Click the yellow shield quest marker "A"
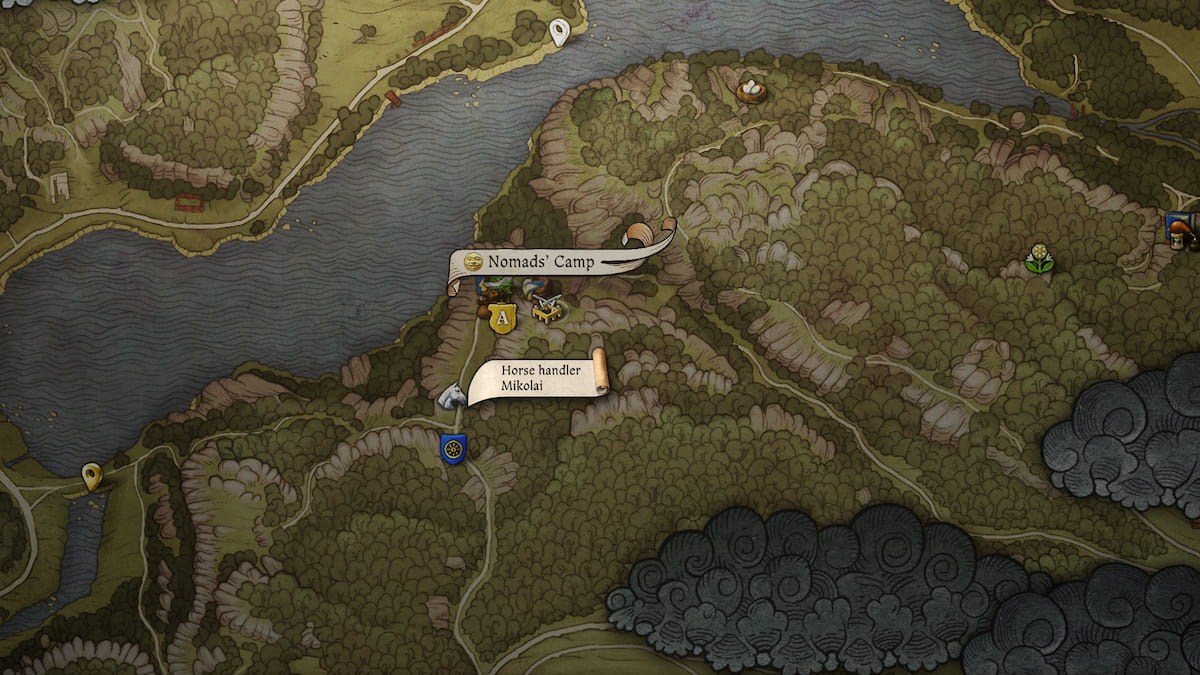The width and height of the screenshot is (1200, 675). coord(502,318)
